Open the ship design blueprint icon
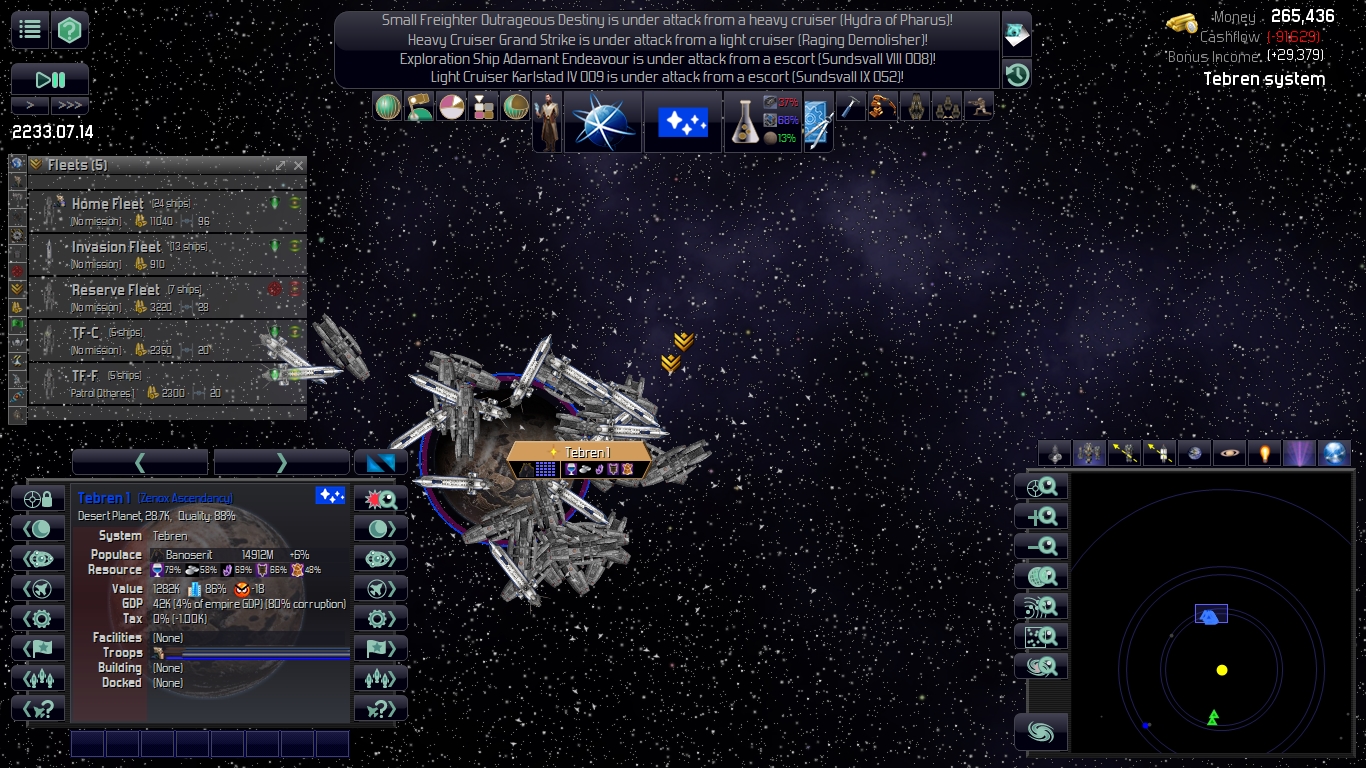 coord(817,122)
